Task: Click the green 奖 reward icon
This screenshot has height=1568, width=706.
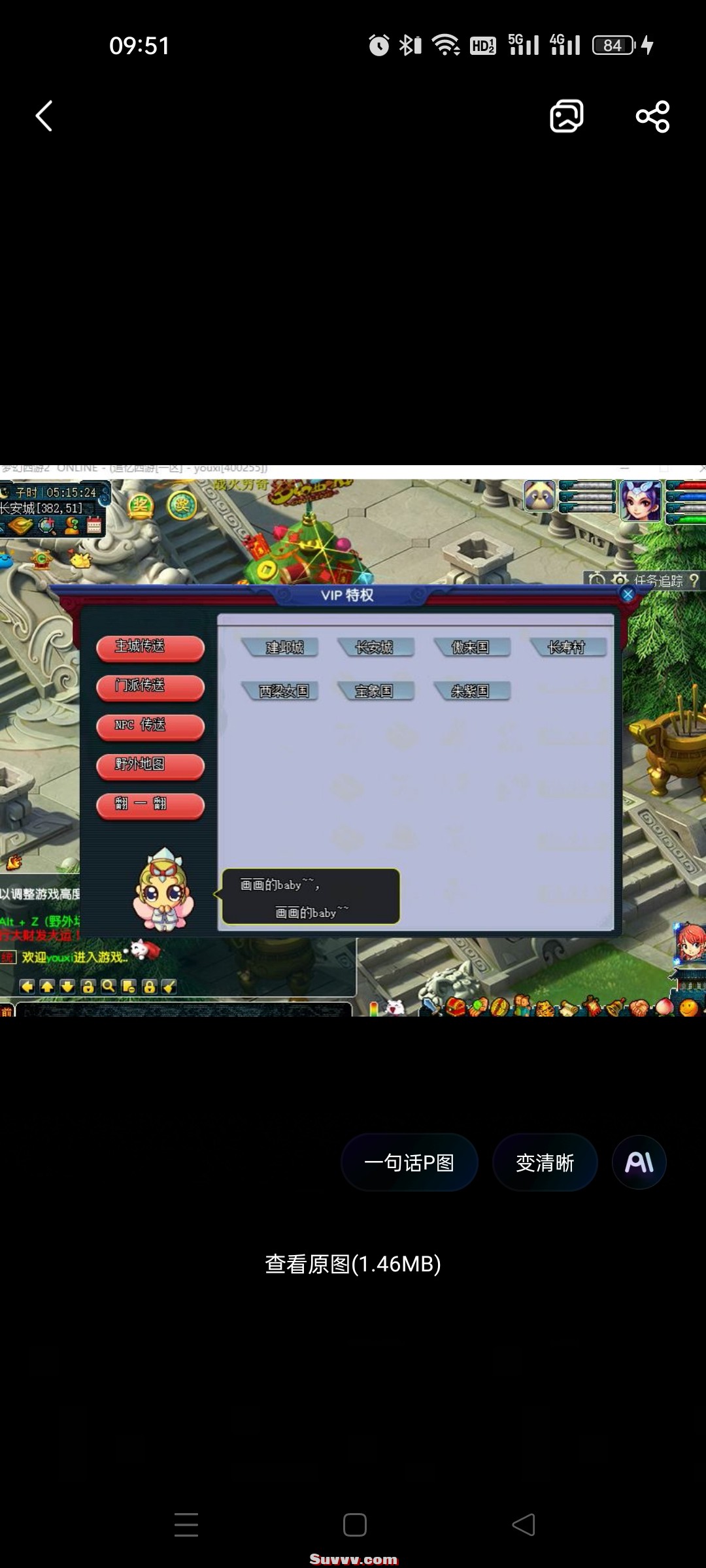Action: (182, 505)
